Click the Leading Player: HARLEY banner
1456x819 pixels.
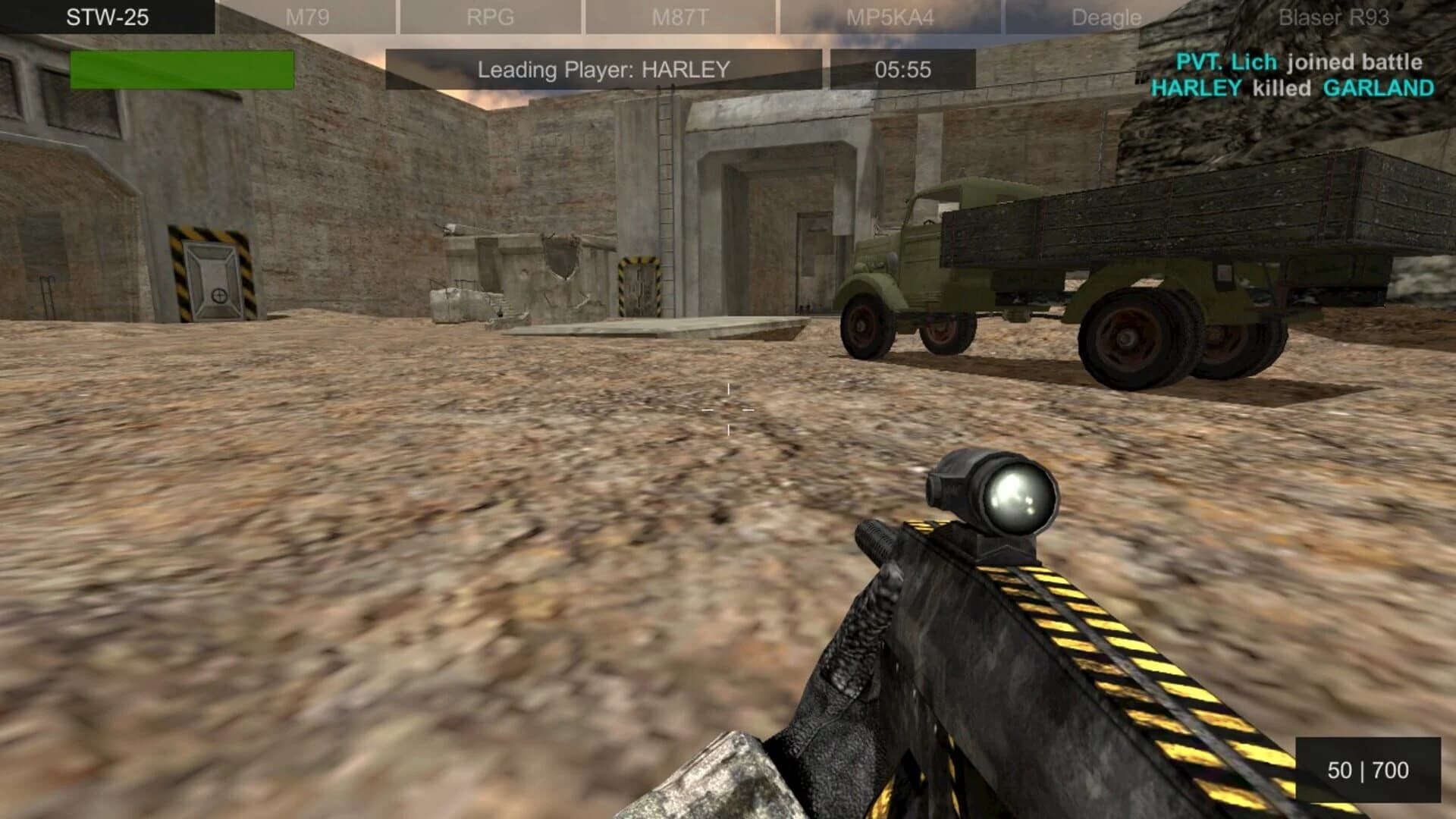click(603, 68)
